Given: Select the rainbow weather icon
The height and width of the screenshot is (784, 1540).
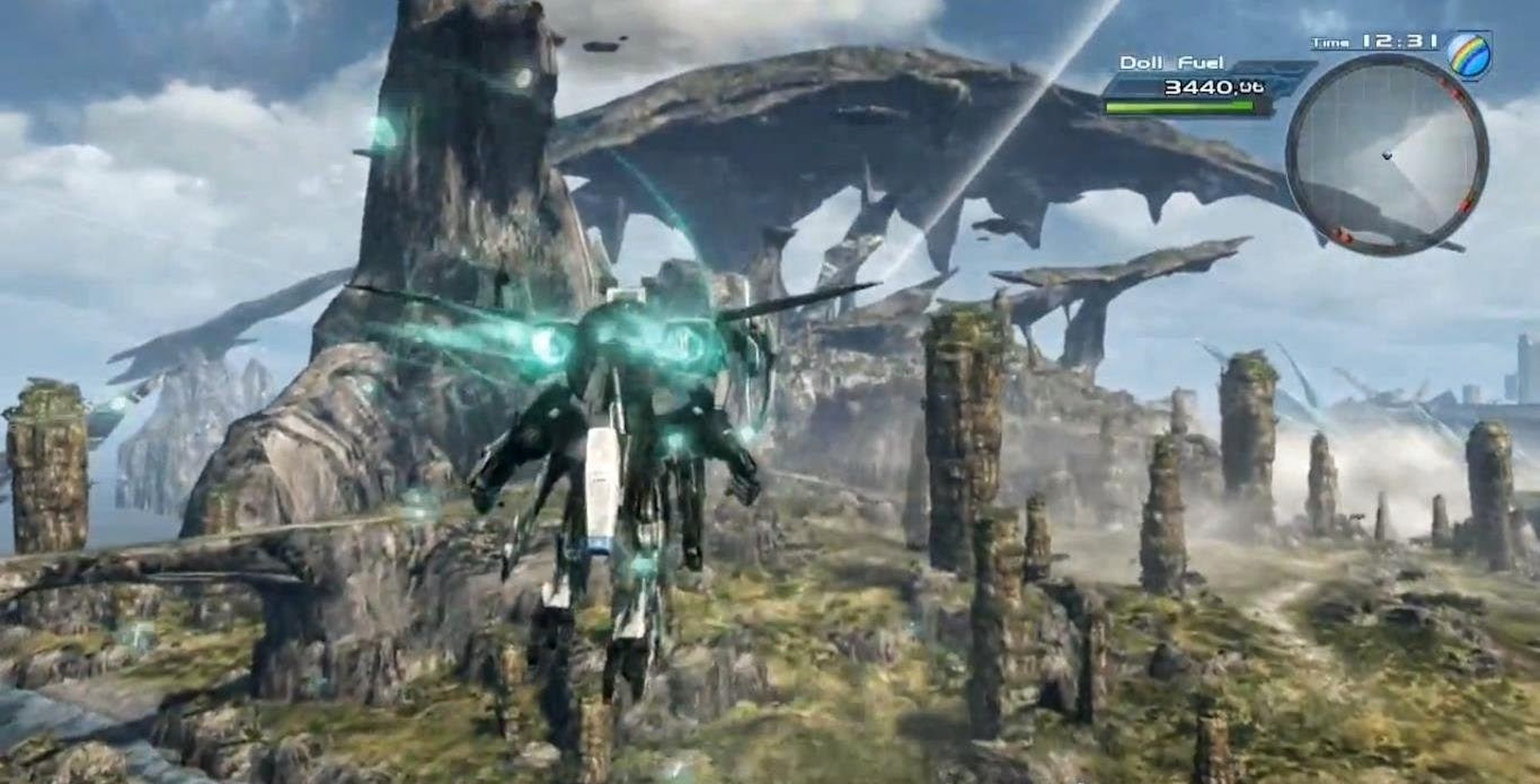Looking at the screenshot, I should coord(1469,55).
